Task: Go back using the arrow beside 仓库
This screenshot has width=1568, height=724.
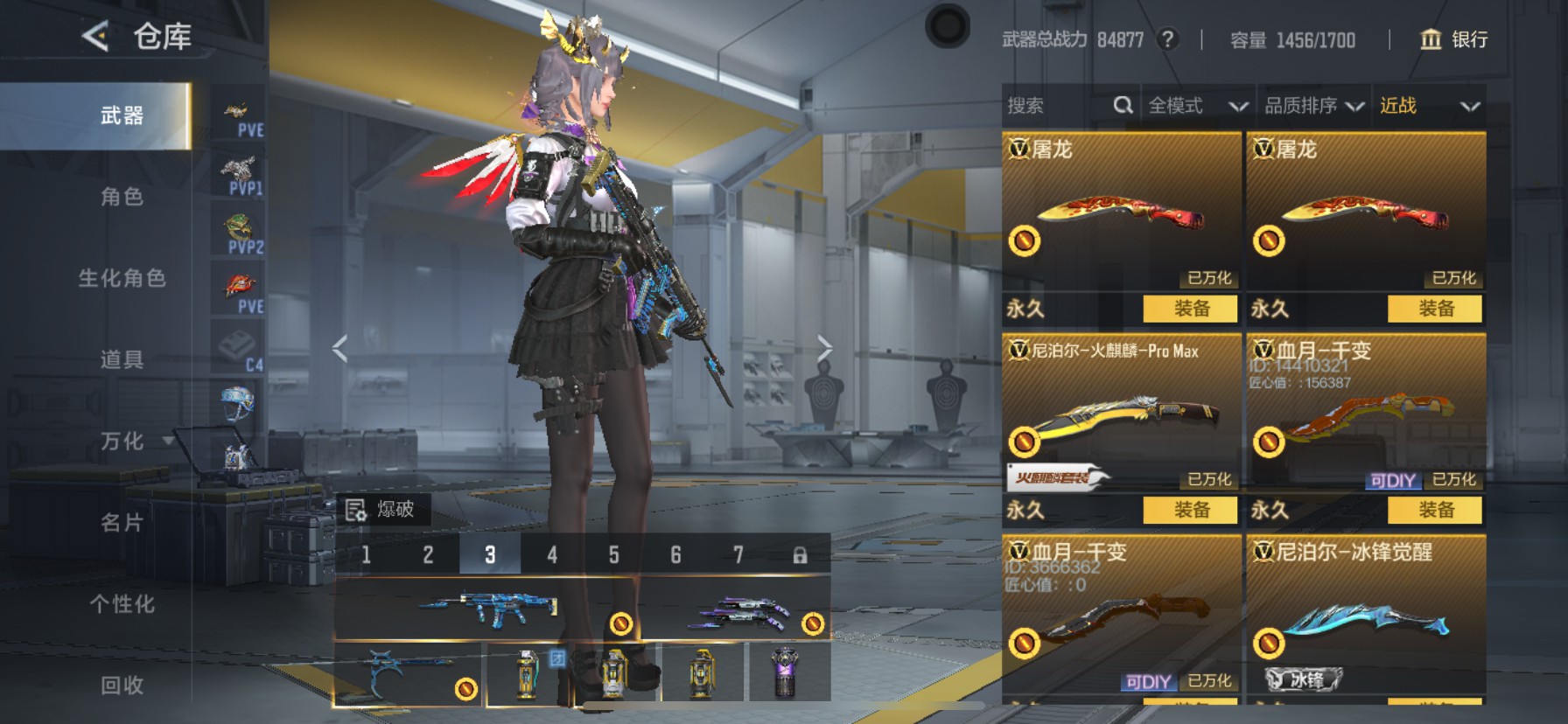Action: point(95,37)
